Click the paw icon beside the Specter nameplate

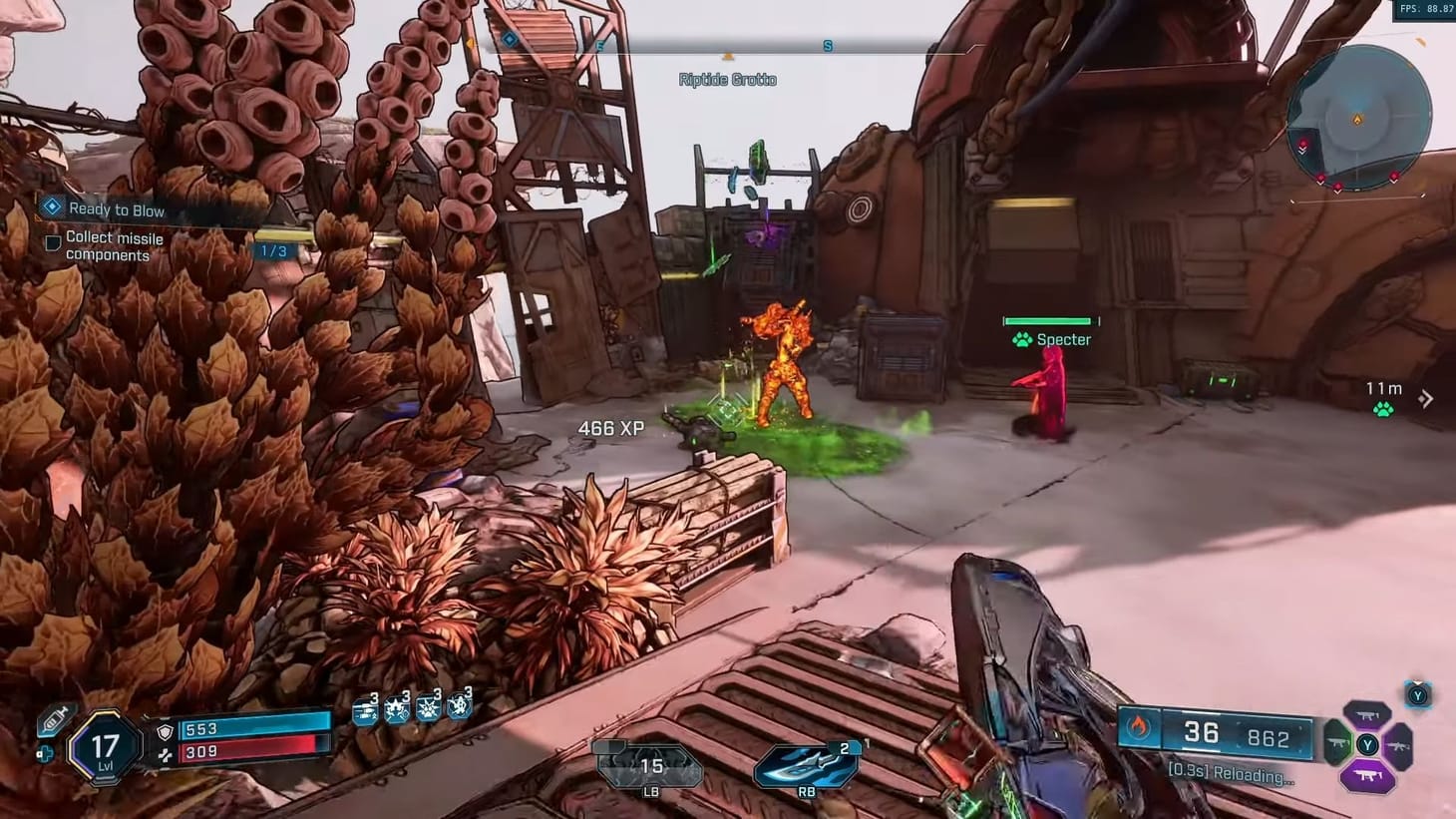click(1020, 339)
